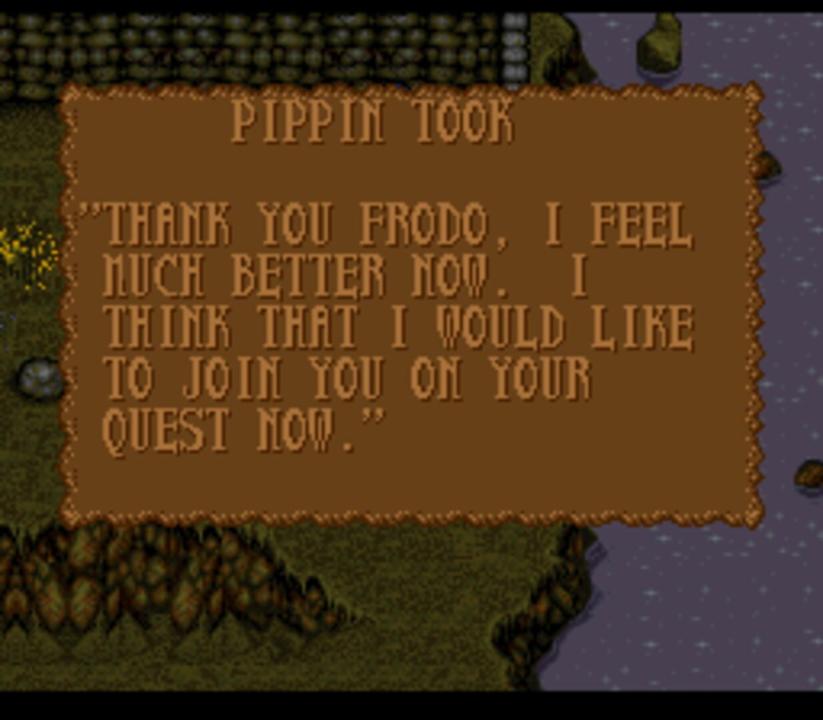Dismiss Pippin Took's dialogue box
This screenshot has width=823, height=720.
tap(410, 305)
